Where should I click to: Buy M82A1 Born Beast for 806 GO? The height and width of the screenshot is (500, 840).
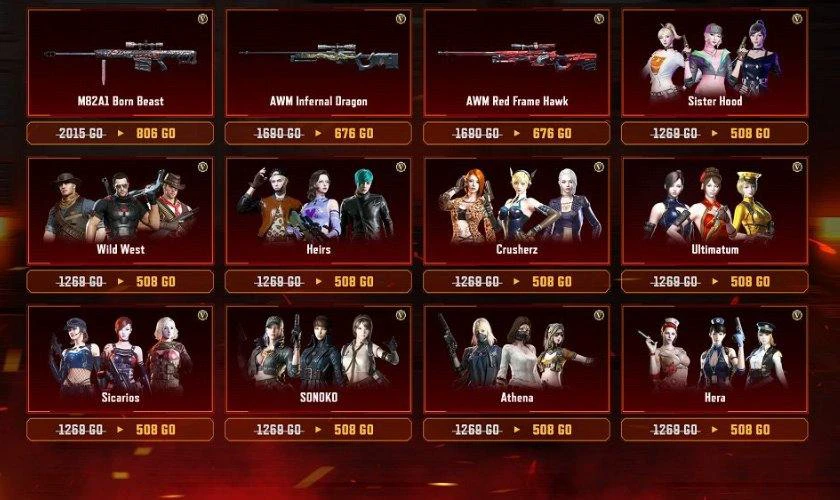pyautogui.click(x=120, y=133)
